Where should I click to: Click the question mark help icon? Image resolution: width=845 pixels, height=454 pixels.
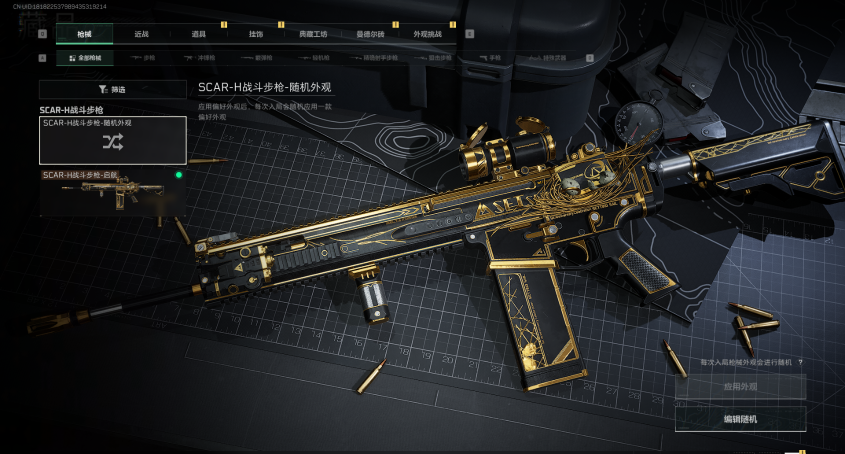(801, 362)
